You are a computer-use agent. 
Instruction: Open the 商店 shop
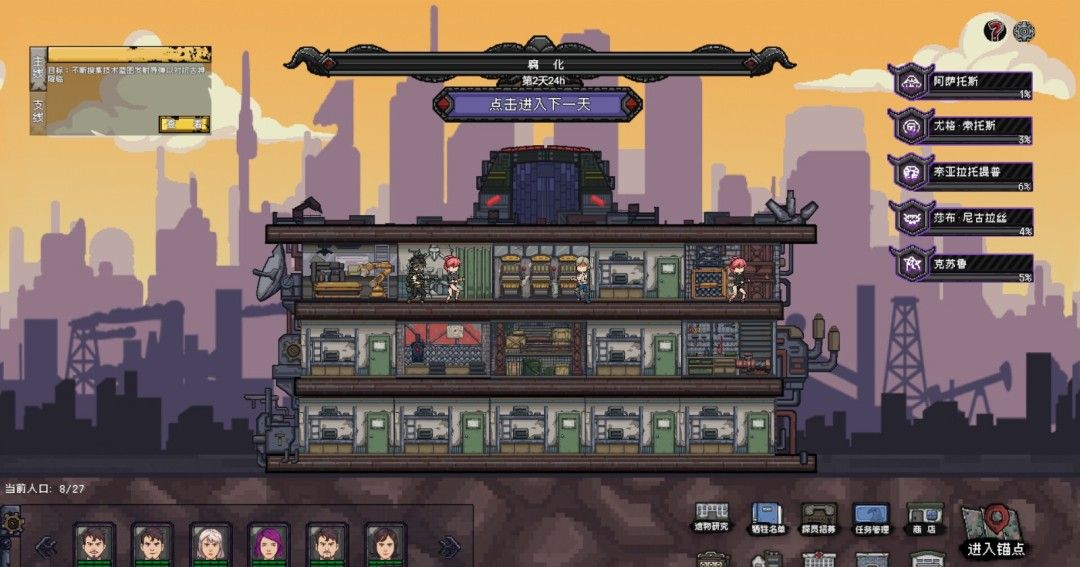pyautogui.click(x=924, y=518)
